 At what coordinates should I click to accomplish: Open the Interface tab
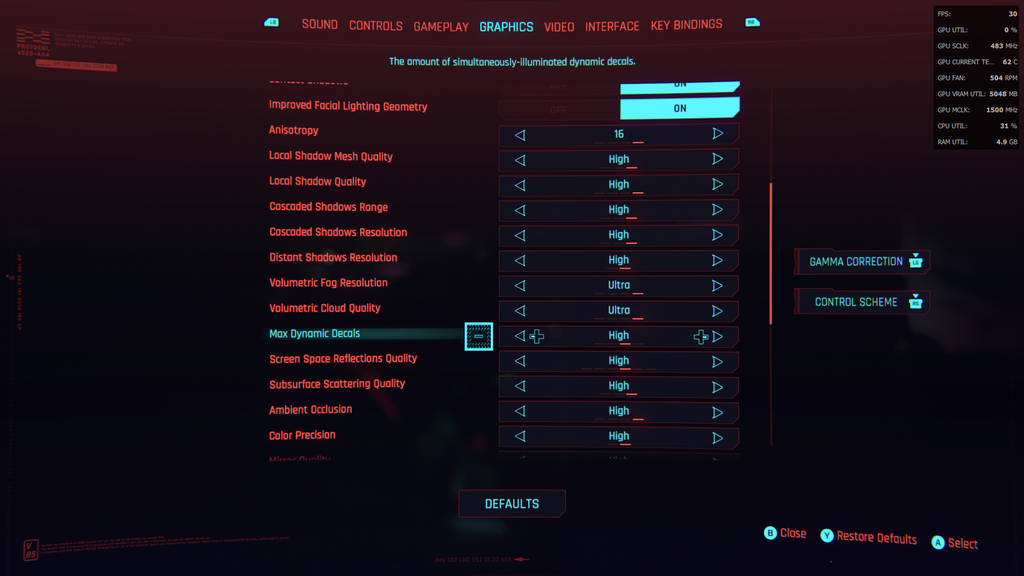pos(612,26)
